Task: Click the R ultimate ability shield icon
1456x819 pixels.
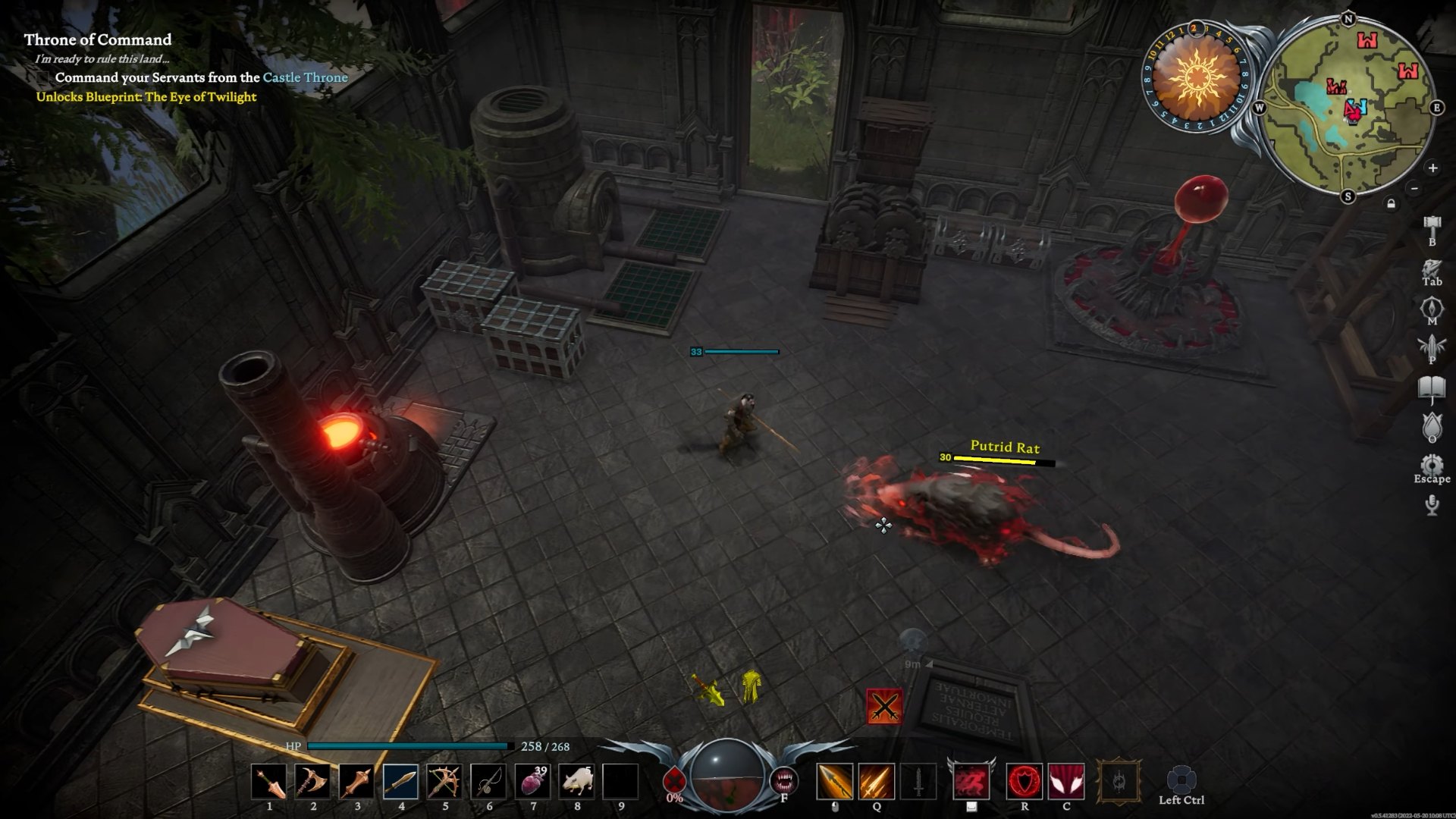Action: point(1025,780)
